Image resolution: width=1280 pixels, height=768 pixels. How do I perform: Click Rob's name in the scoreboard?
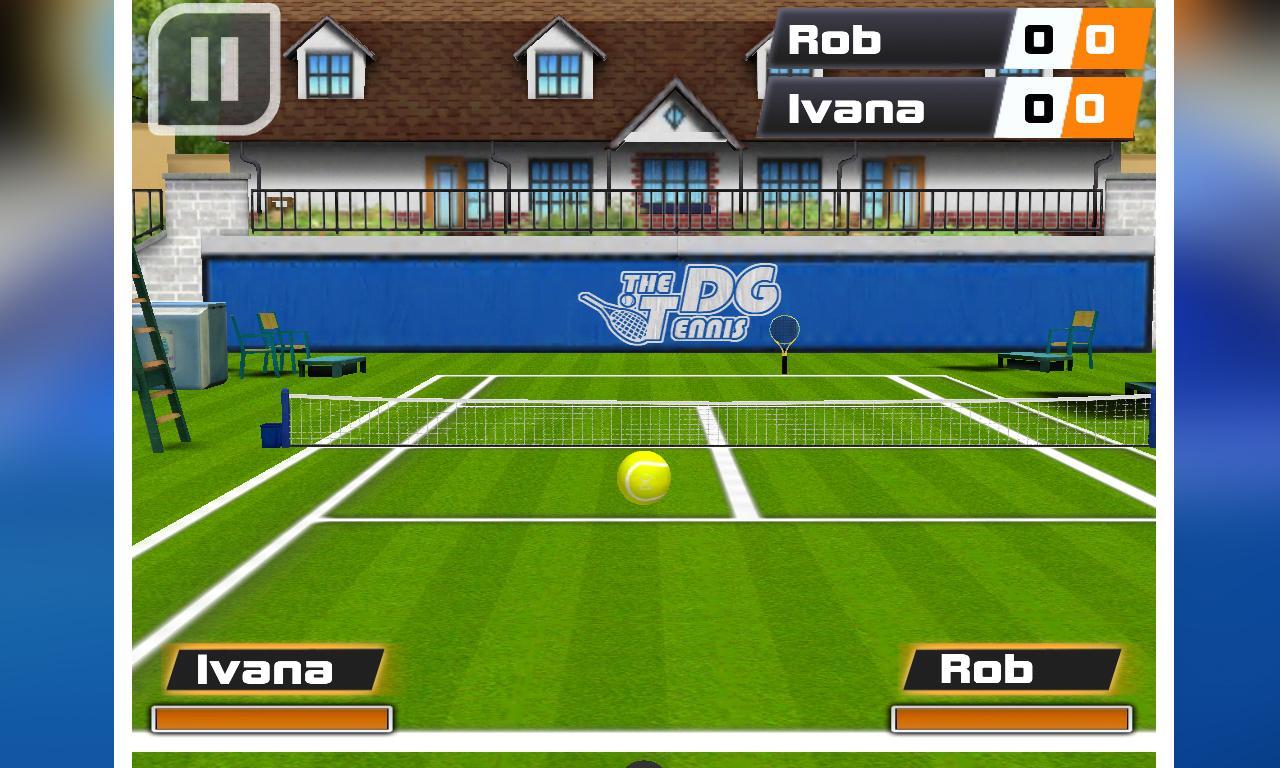pos(836,40)
